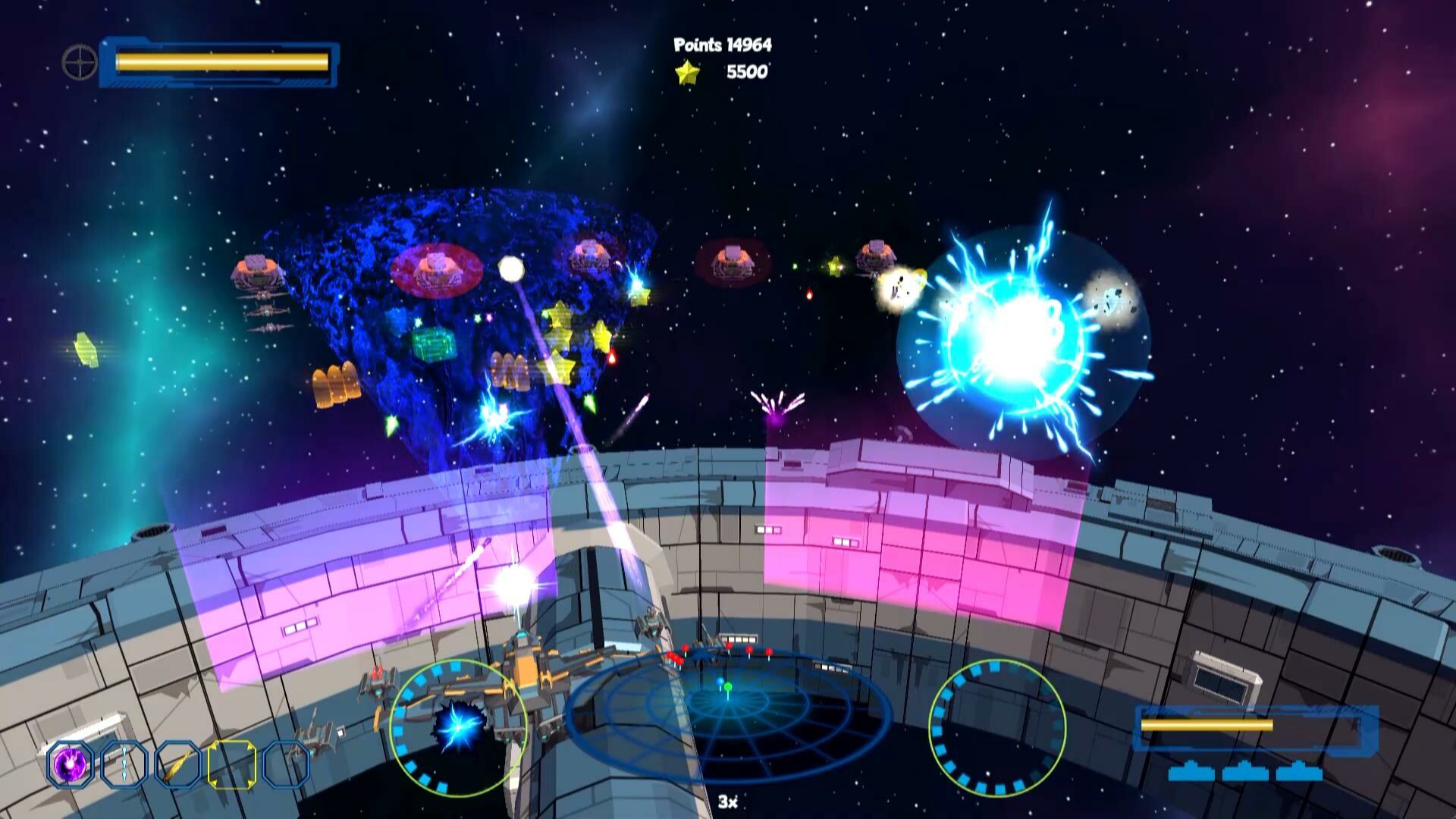Click the 5500 star counter value

pyautogui.click(x=747, y=74)
